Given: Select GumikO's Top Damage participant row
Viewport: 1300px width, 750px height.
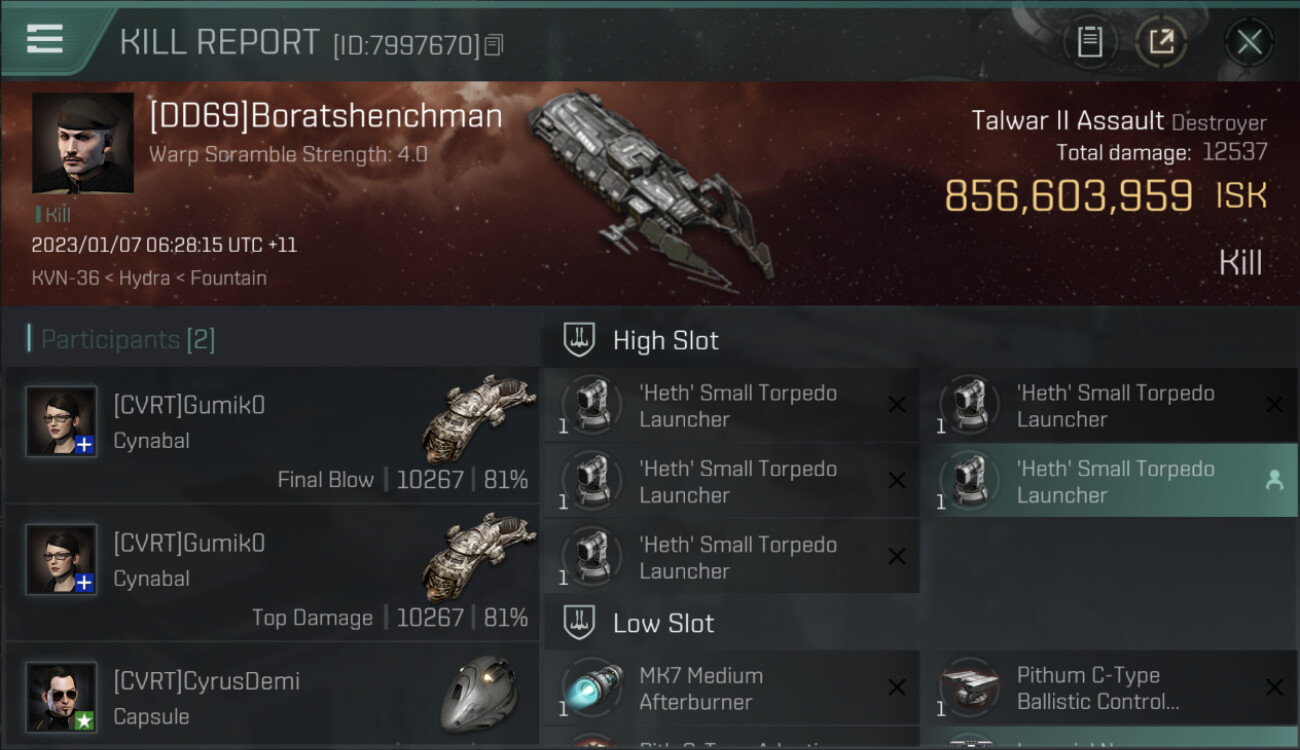Looking at the screenshot, I should 272,573.
